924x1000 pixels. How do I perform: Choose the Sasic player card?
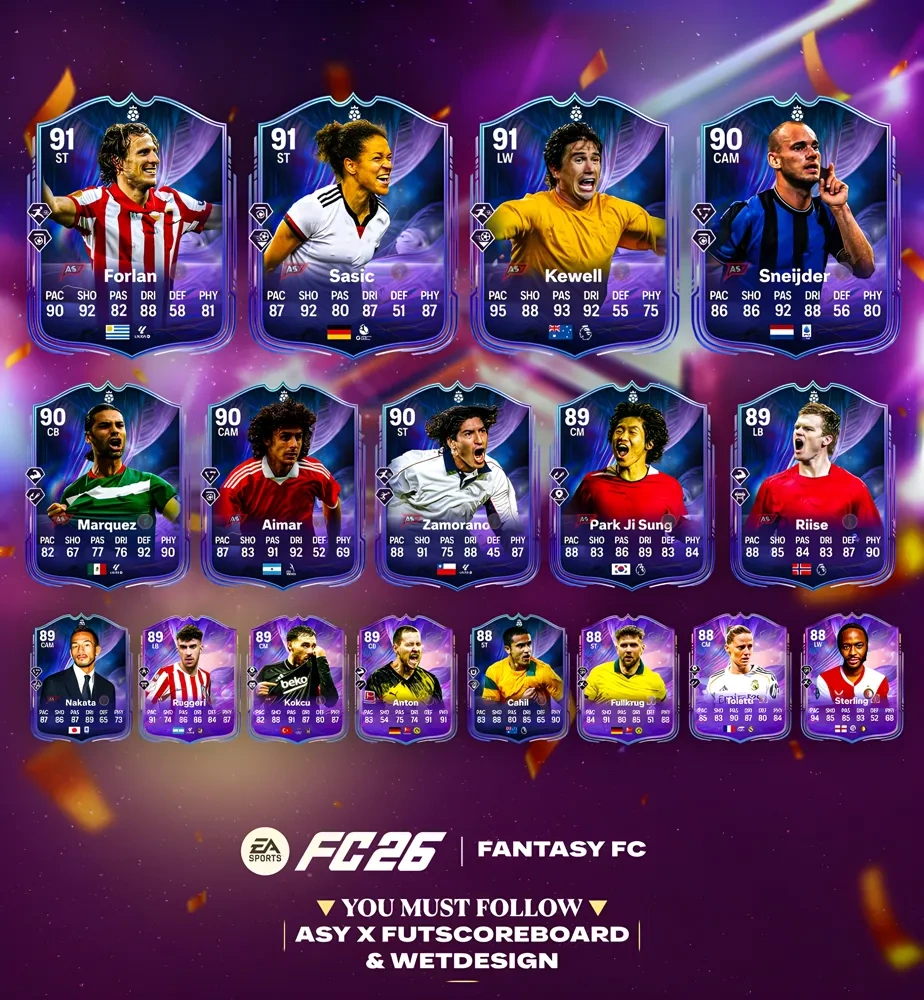pos(351,225)
